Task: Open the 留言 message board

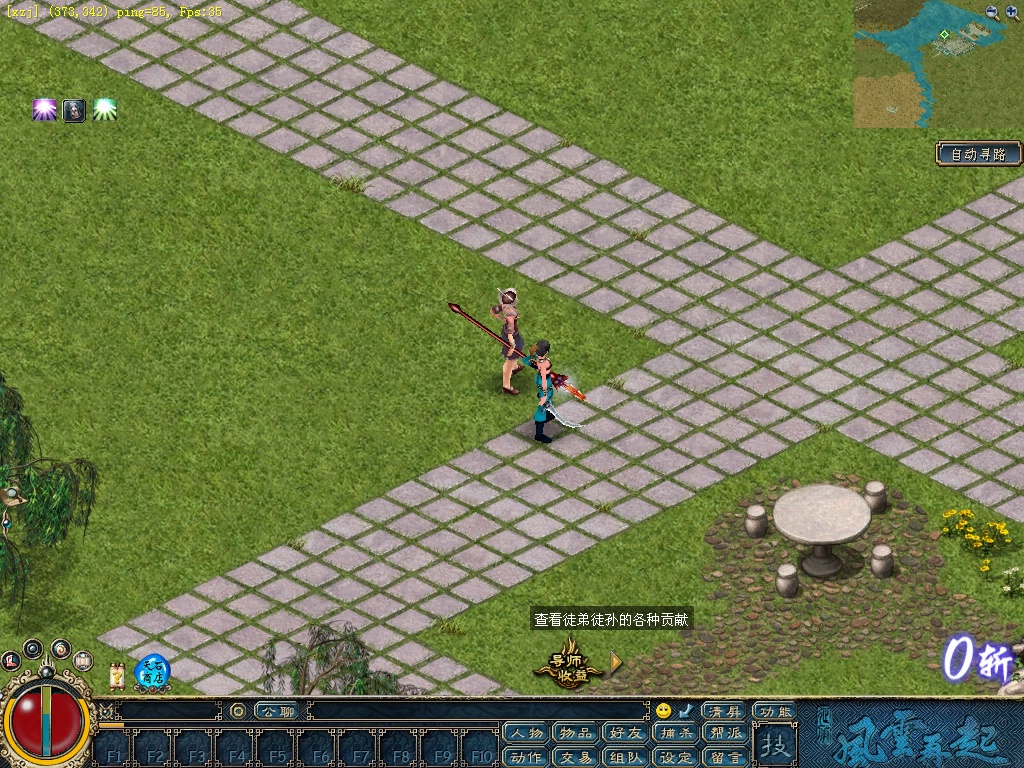Action: [725, 757]
